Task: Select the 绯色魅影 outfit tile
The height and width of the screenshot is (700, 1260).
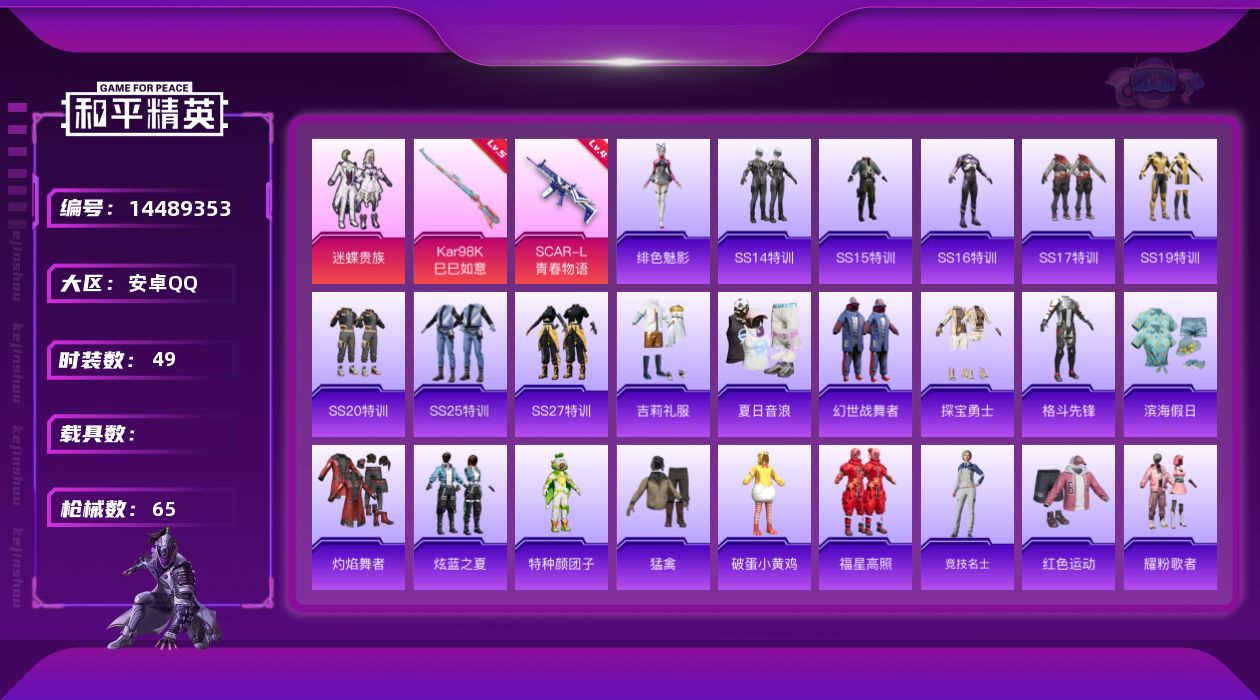Action: pos(663,211)
